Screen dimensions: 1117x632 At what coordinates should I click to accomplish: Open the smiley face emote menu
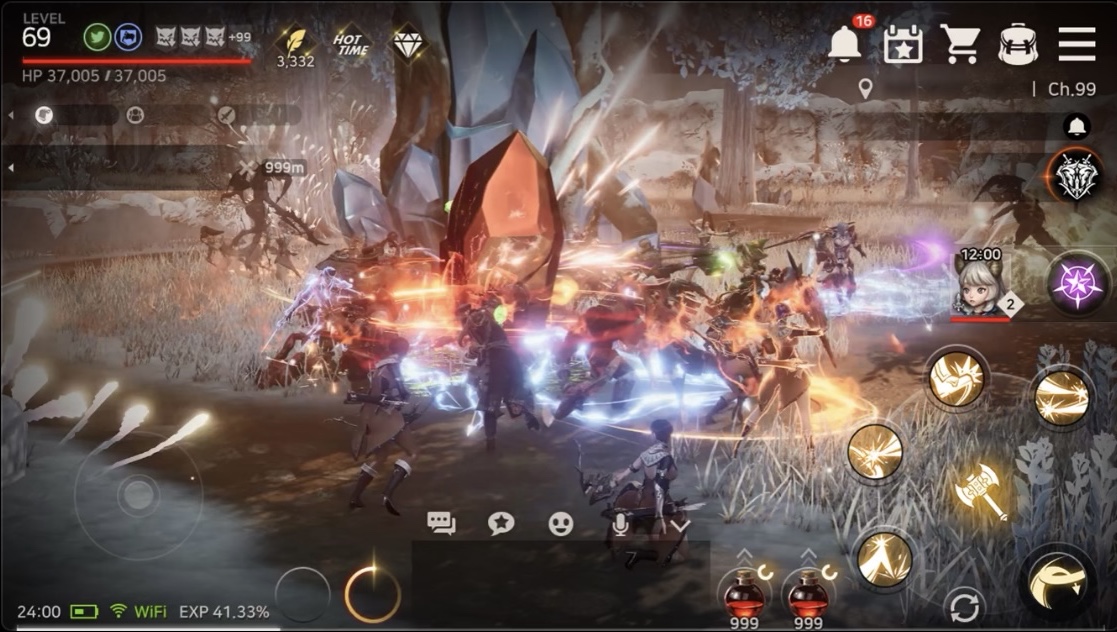click(x=561, y=523)
